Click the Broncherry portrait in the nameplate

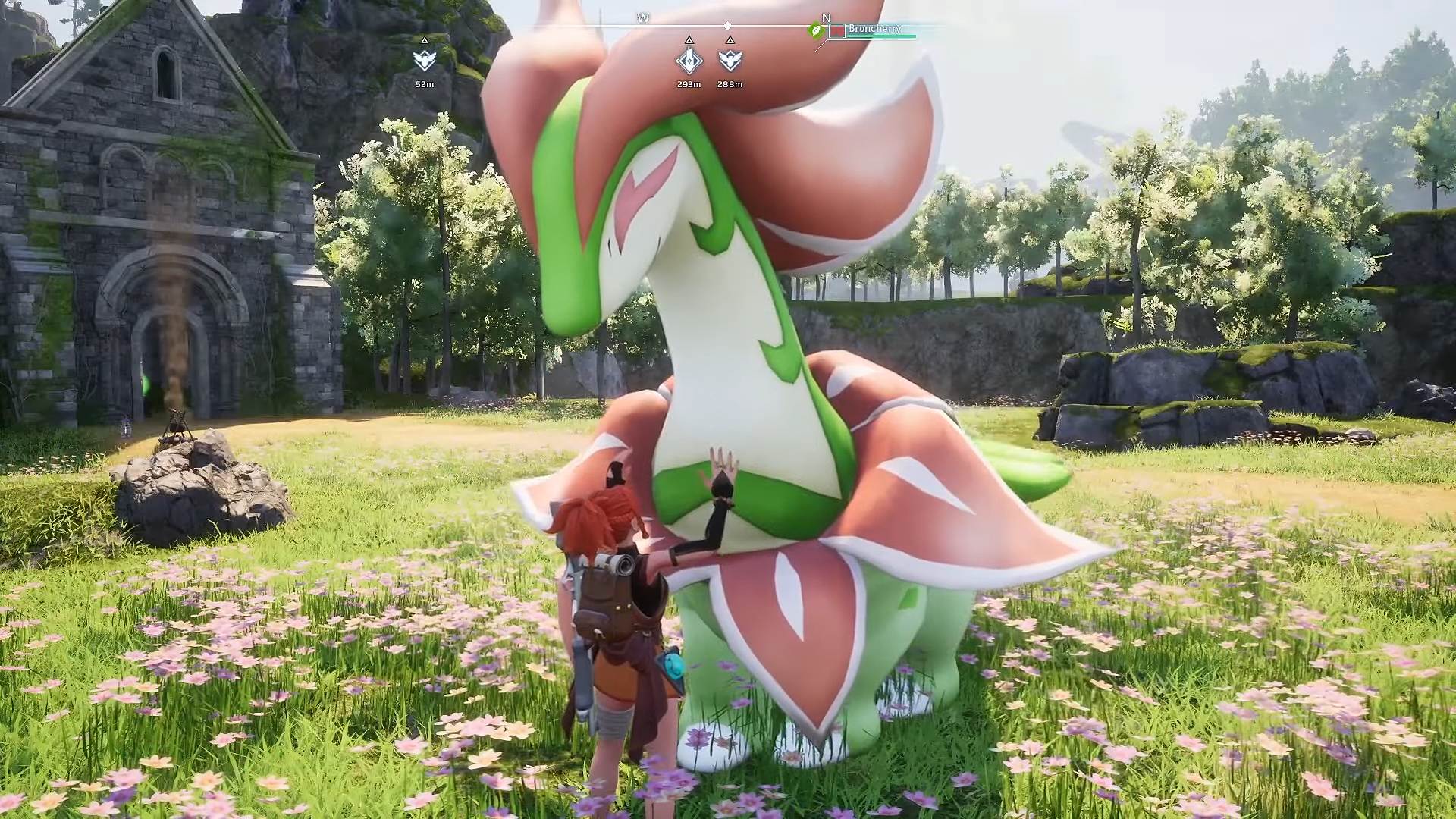pos(837,31)
